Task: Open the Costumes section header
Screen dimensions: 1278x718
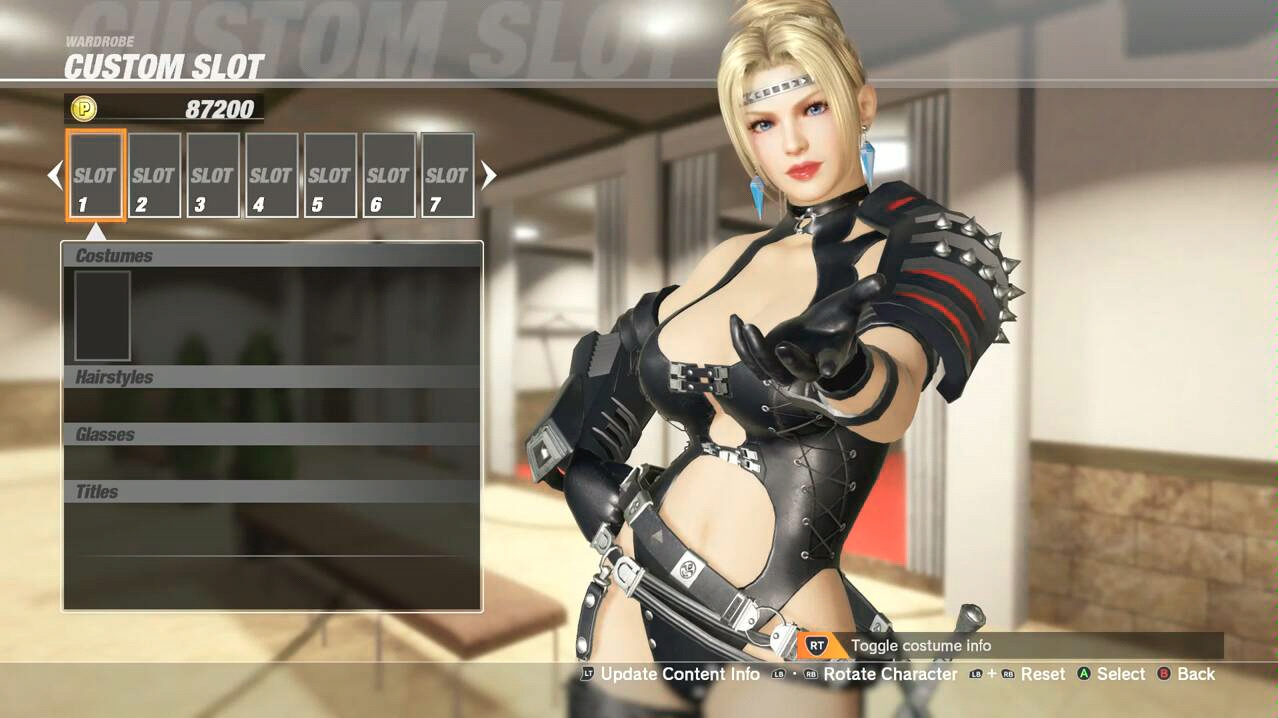Action: 272,255
